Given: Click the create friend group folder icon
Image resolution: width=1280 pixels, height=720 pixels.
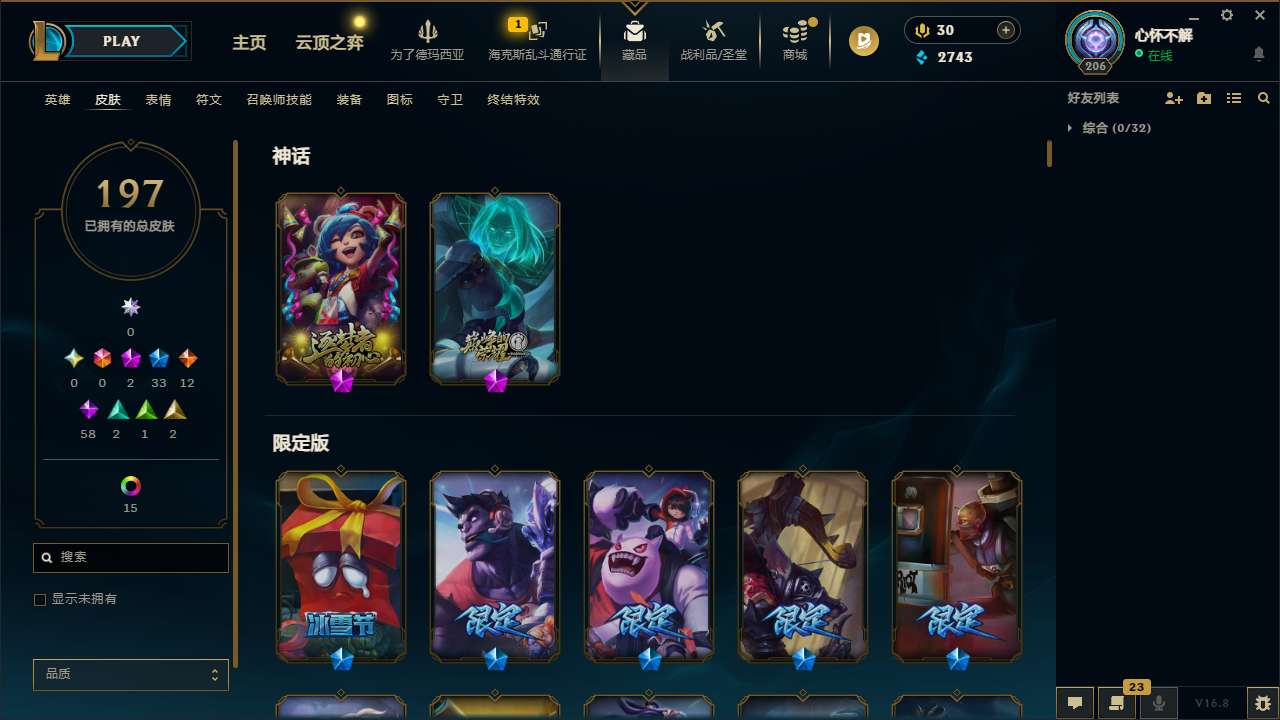Looking at the screenshot, I should (1203, 98).
